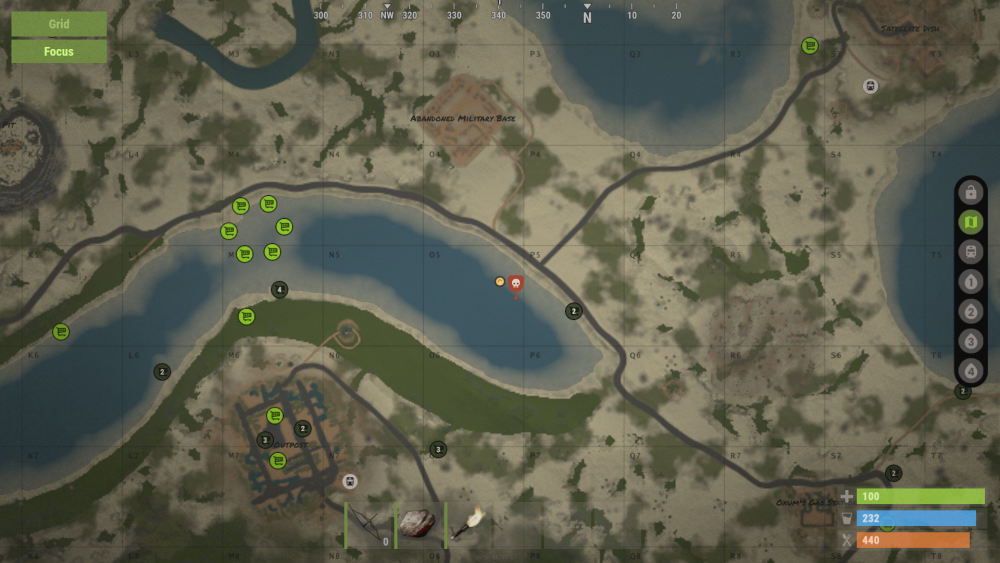Click the Focus button
The image size is (1000, 563).
[x=59, y=51]
